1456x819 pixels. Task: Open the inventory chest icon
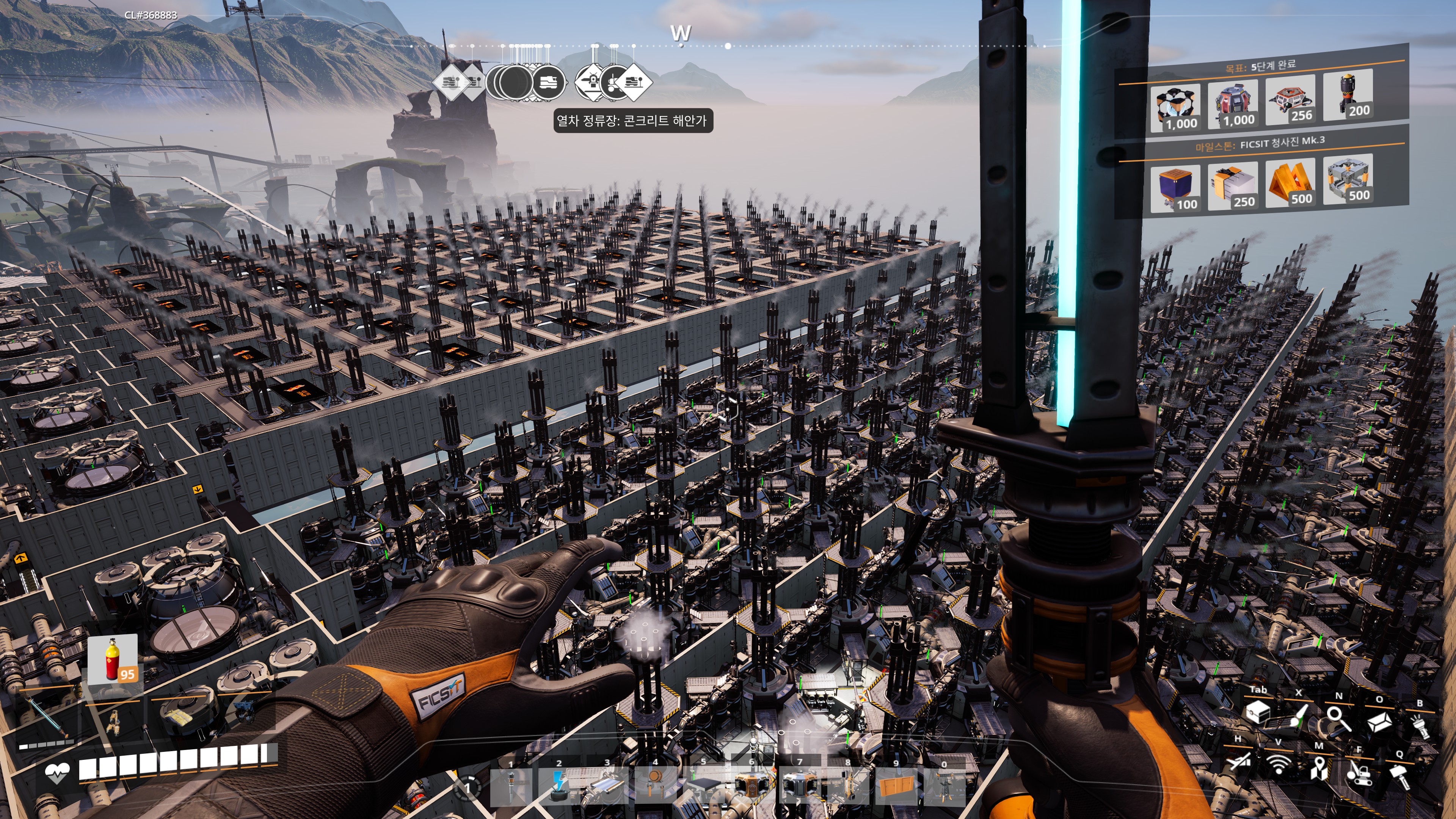tap(1258, 713)
